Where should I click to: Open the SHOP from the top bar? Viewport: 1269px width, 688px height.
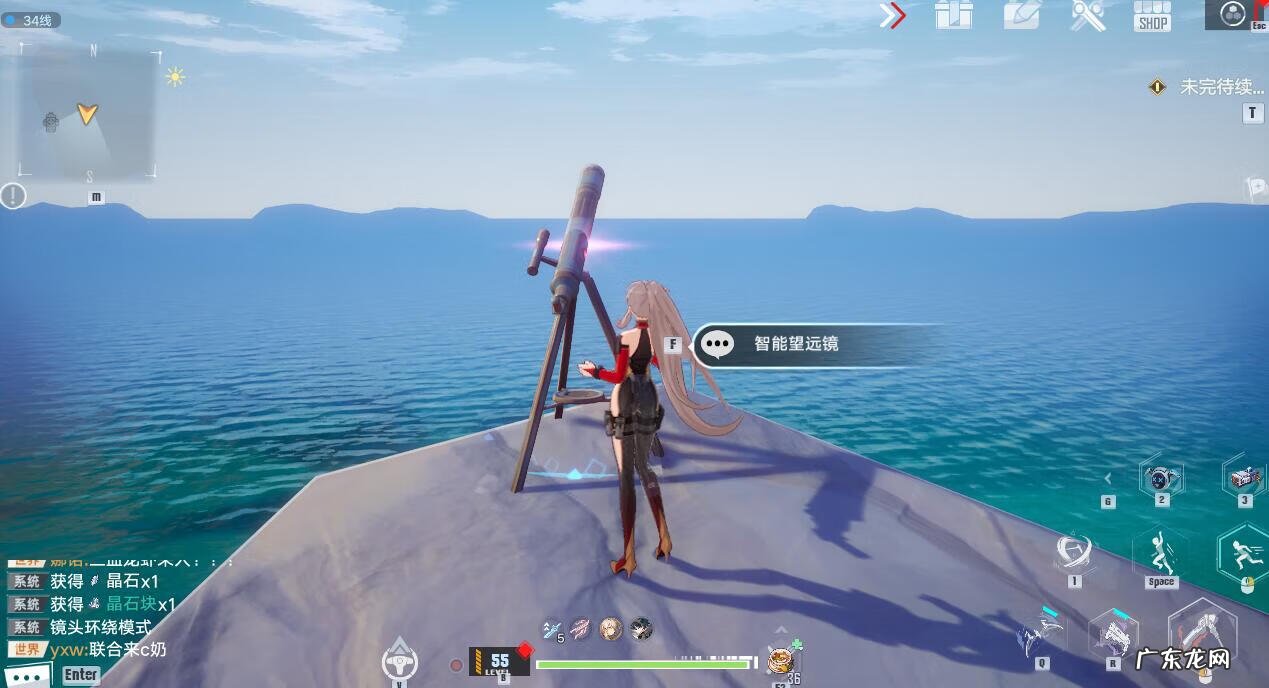[1152, 16]
